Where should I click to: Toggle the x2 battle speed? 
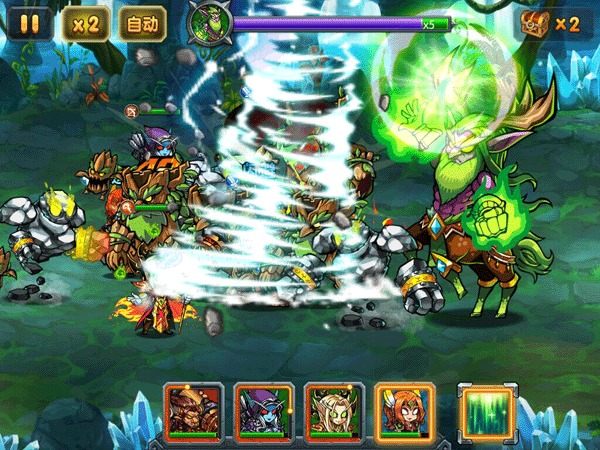(83, 23)
